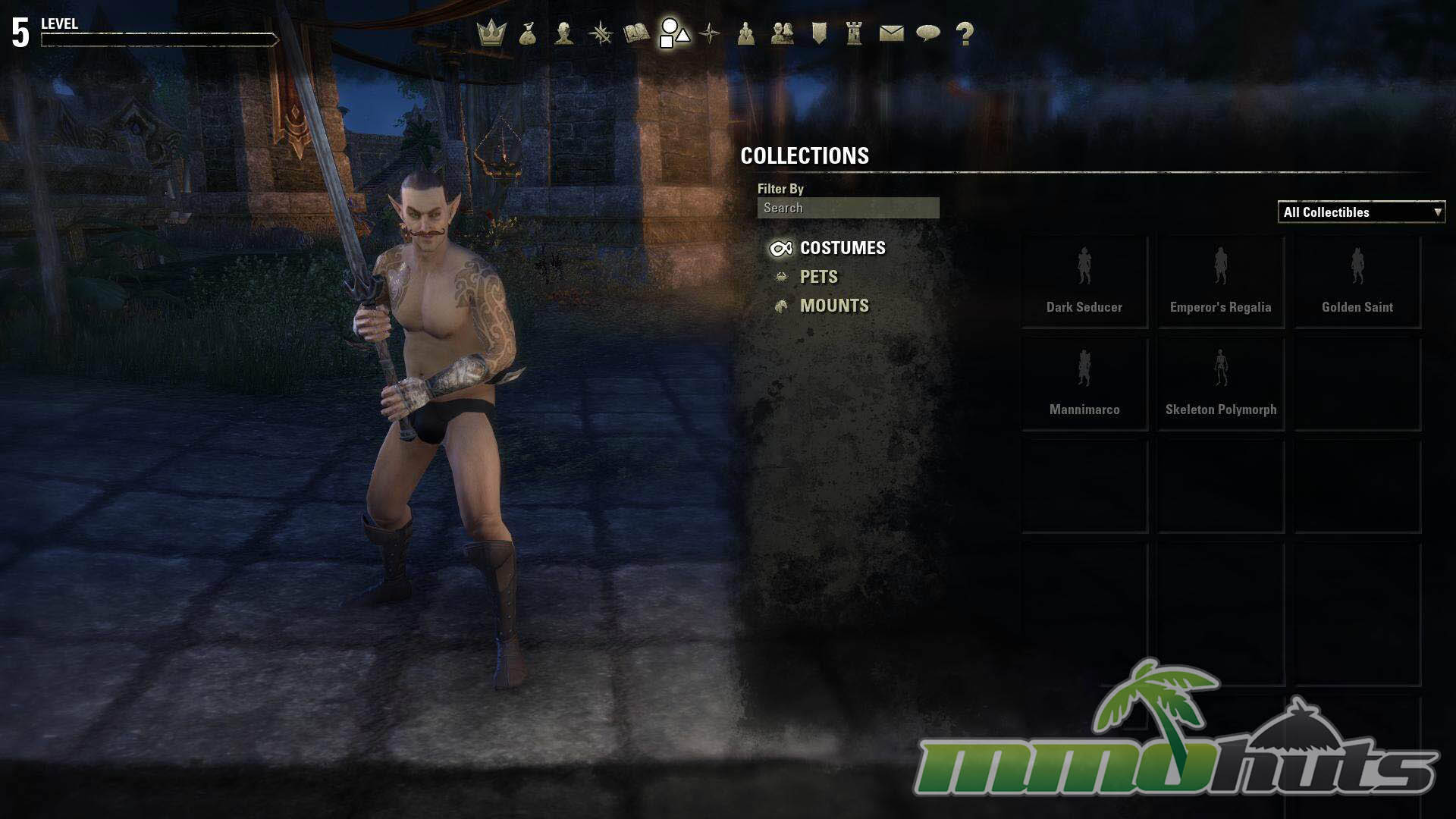
Task: Open the guild banner icon
Action: coord(819,33)
